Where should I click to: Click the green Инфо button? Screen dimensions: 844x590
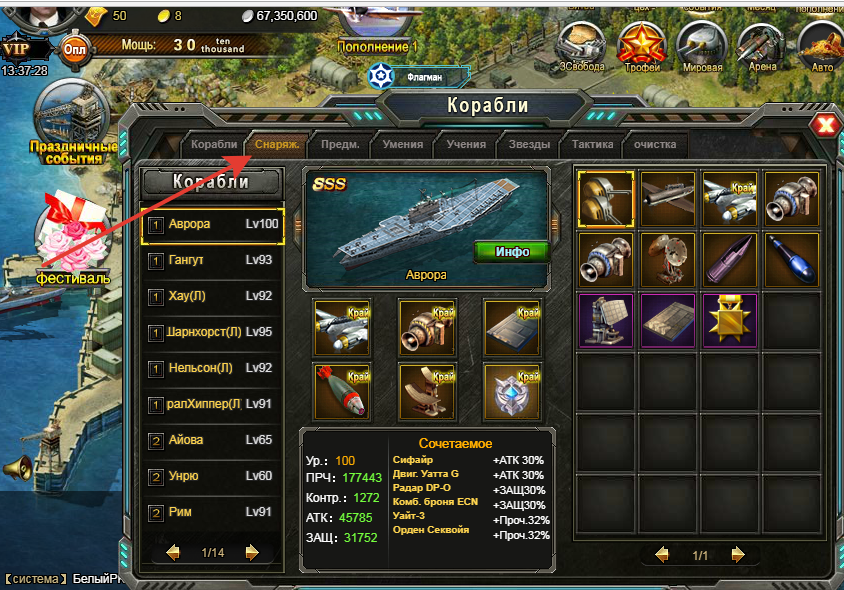point(512,251)
